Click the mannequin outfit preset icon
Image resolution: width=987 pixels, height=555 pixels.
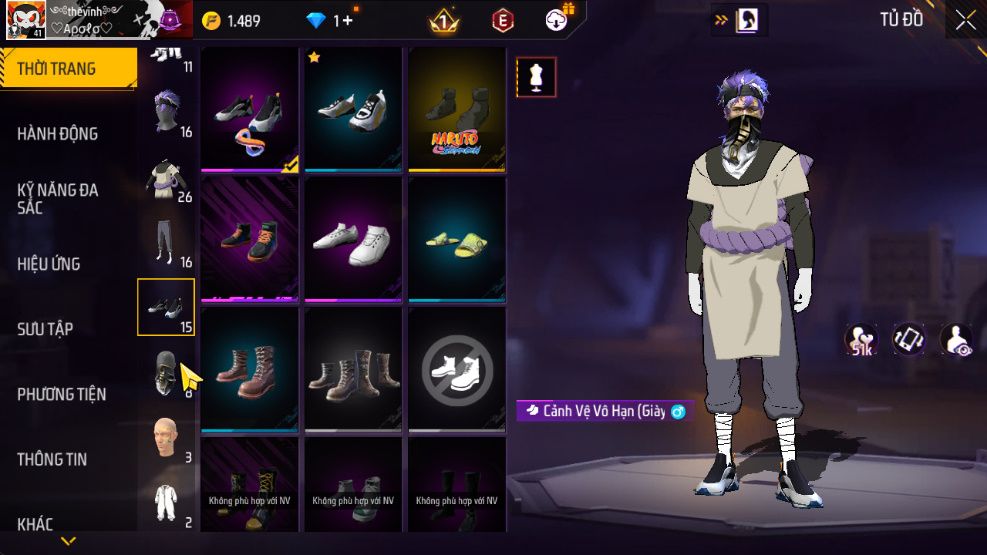click(x=535, y=77)
